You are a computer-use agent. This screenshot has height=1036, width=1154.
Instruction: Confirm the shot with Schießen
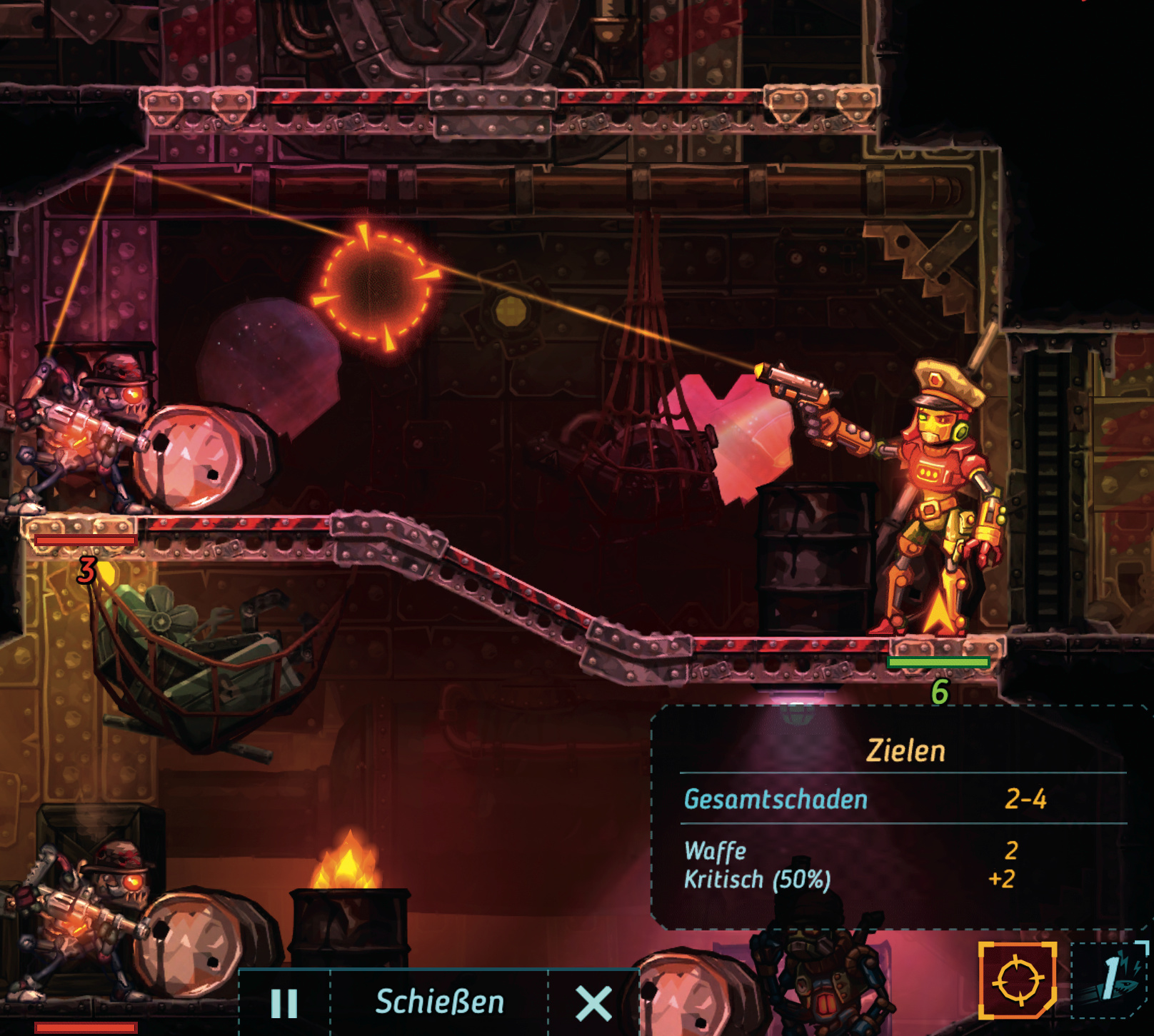pos(439,1002)
